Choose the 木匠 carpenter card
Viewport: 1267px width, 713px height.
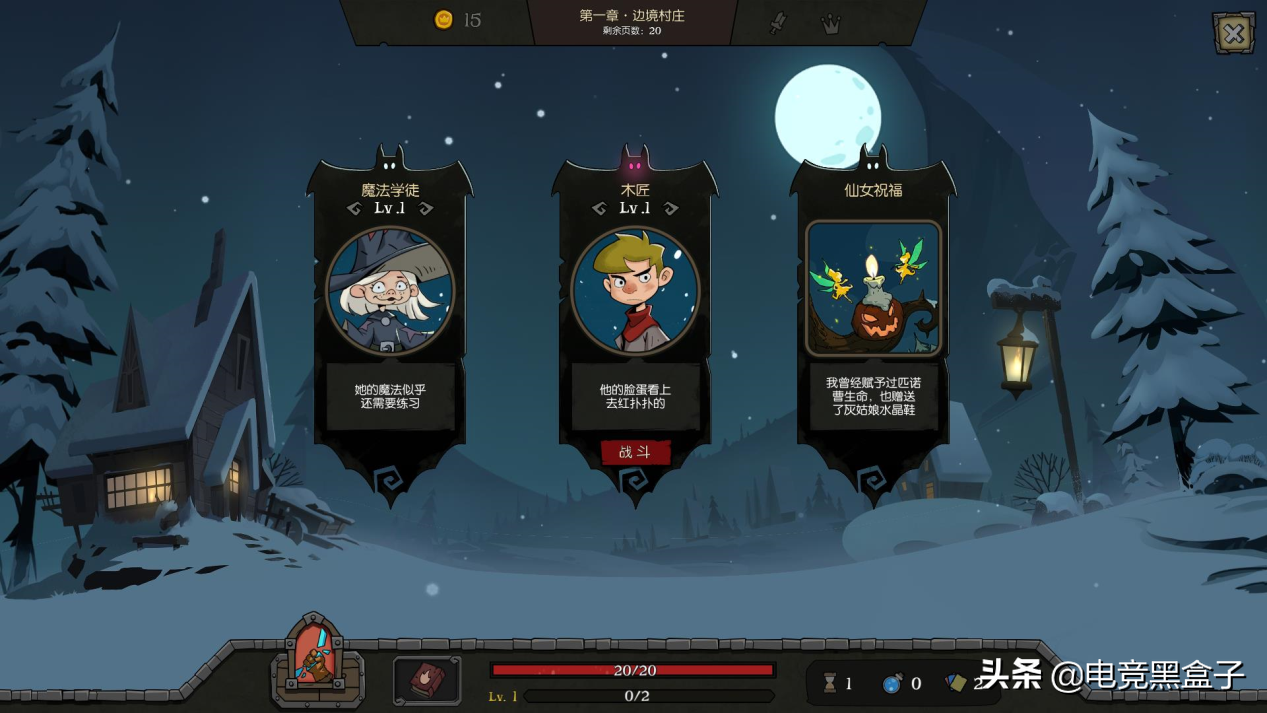tap(635, 291)
